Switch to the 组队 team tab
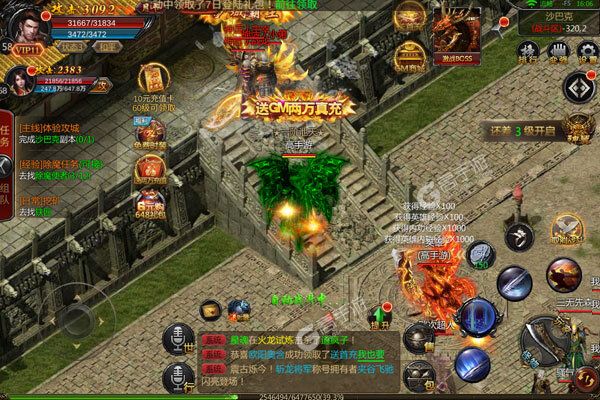This screenshot has height=400, width=600. click(6, 185)
